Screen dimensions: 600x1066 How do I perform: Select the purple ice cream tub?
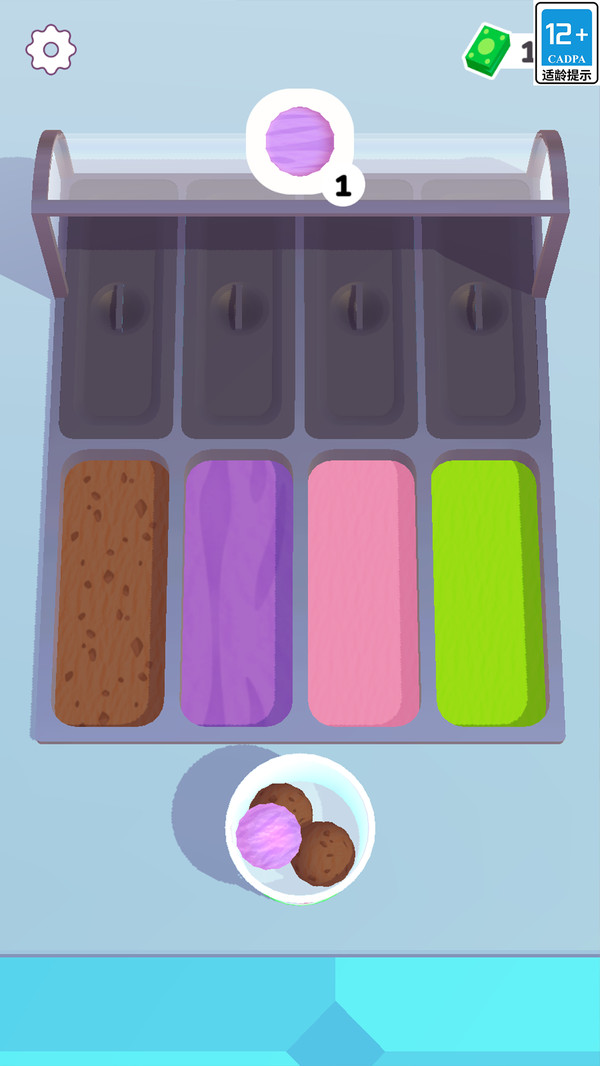236,592
